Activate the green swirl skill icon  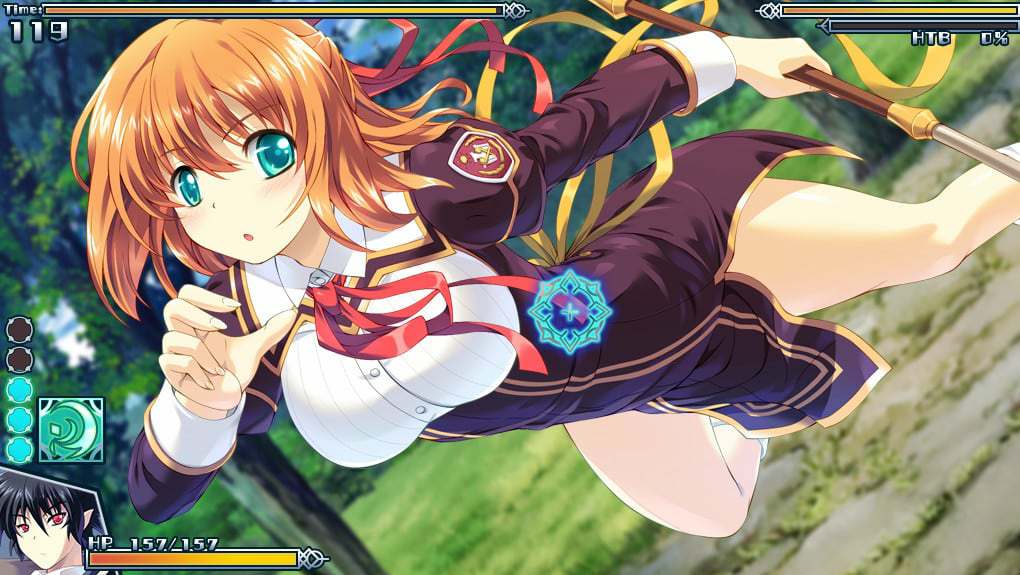pyautogui.click(x=71, y=430)
